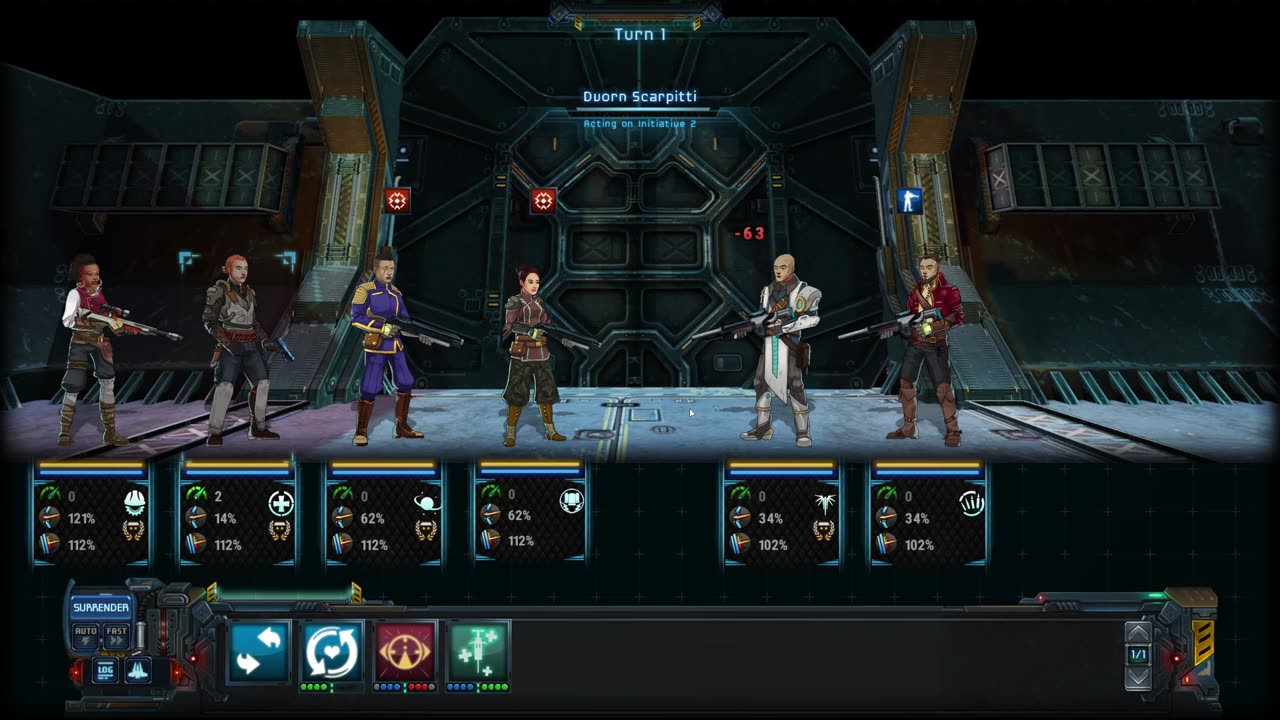Select the crew card with medic cross icon
1280x720 pixels.
(237, 512)
